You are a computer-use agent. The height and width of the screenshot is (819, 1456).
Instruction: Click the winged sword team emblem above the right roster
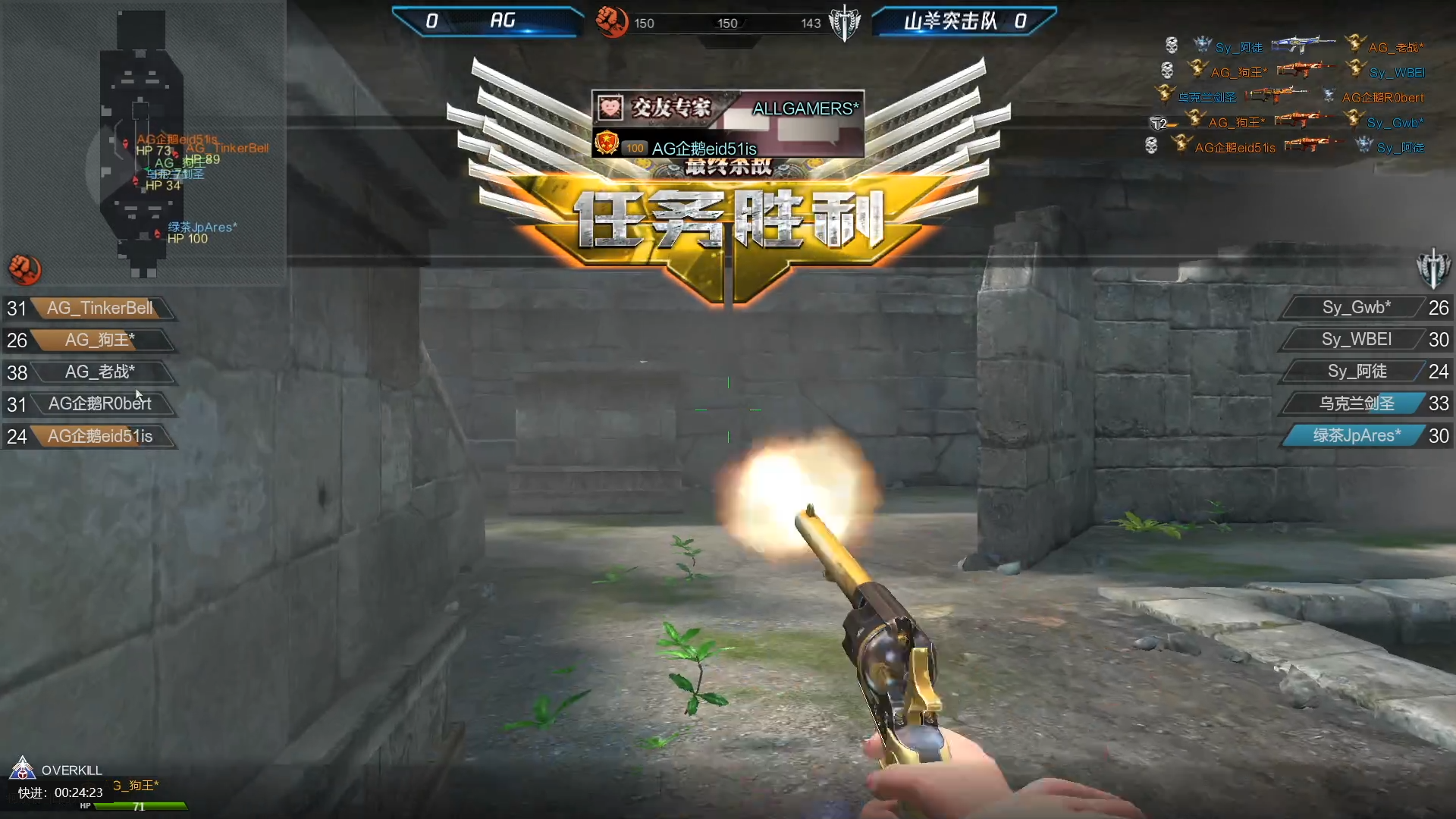pos(1432,268)
